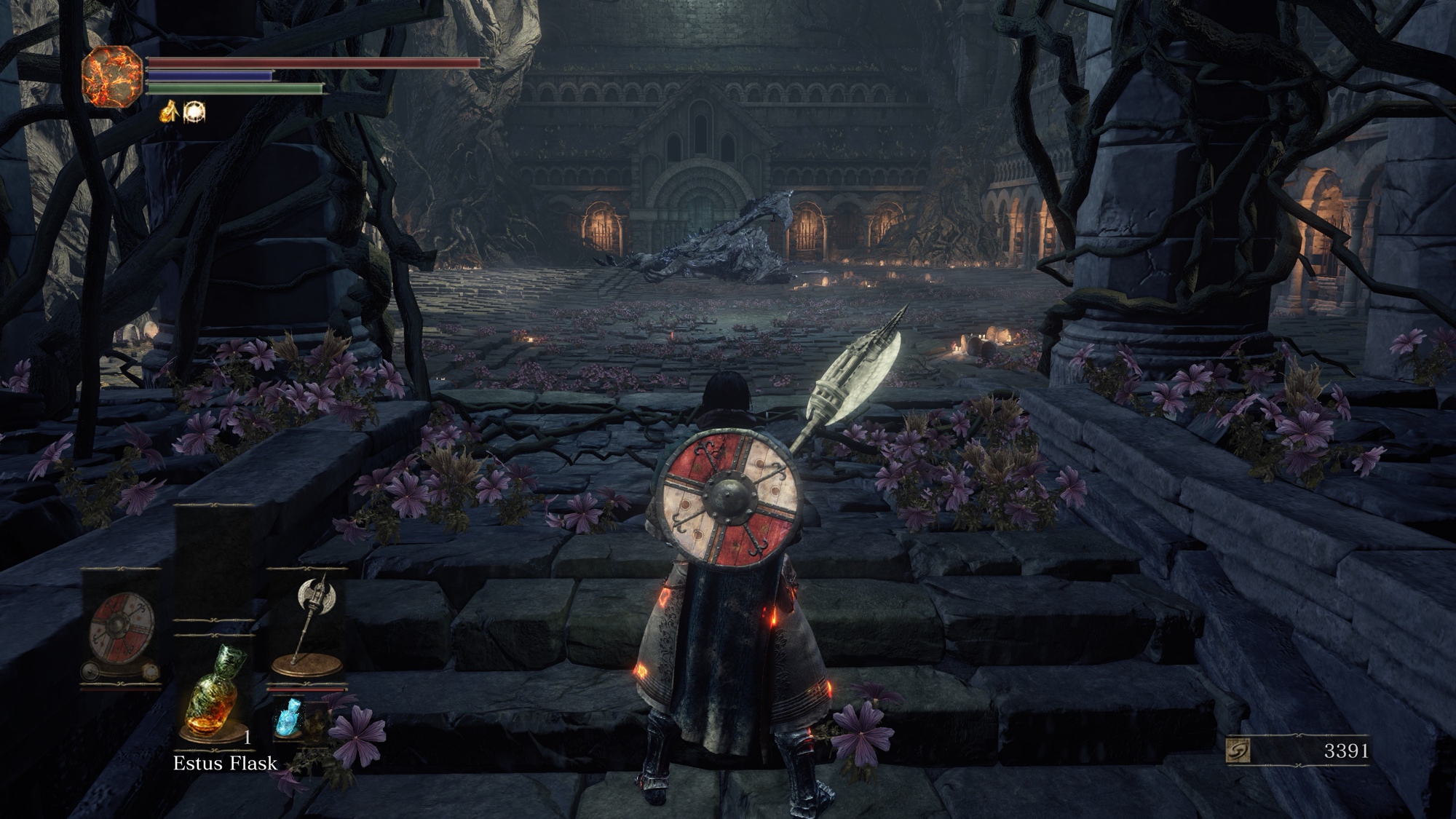1456x819 pixels.
Task: Select the Estus Flask item slot
Action: coord(213,692)
